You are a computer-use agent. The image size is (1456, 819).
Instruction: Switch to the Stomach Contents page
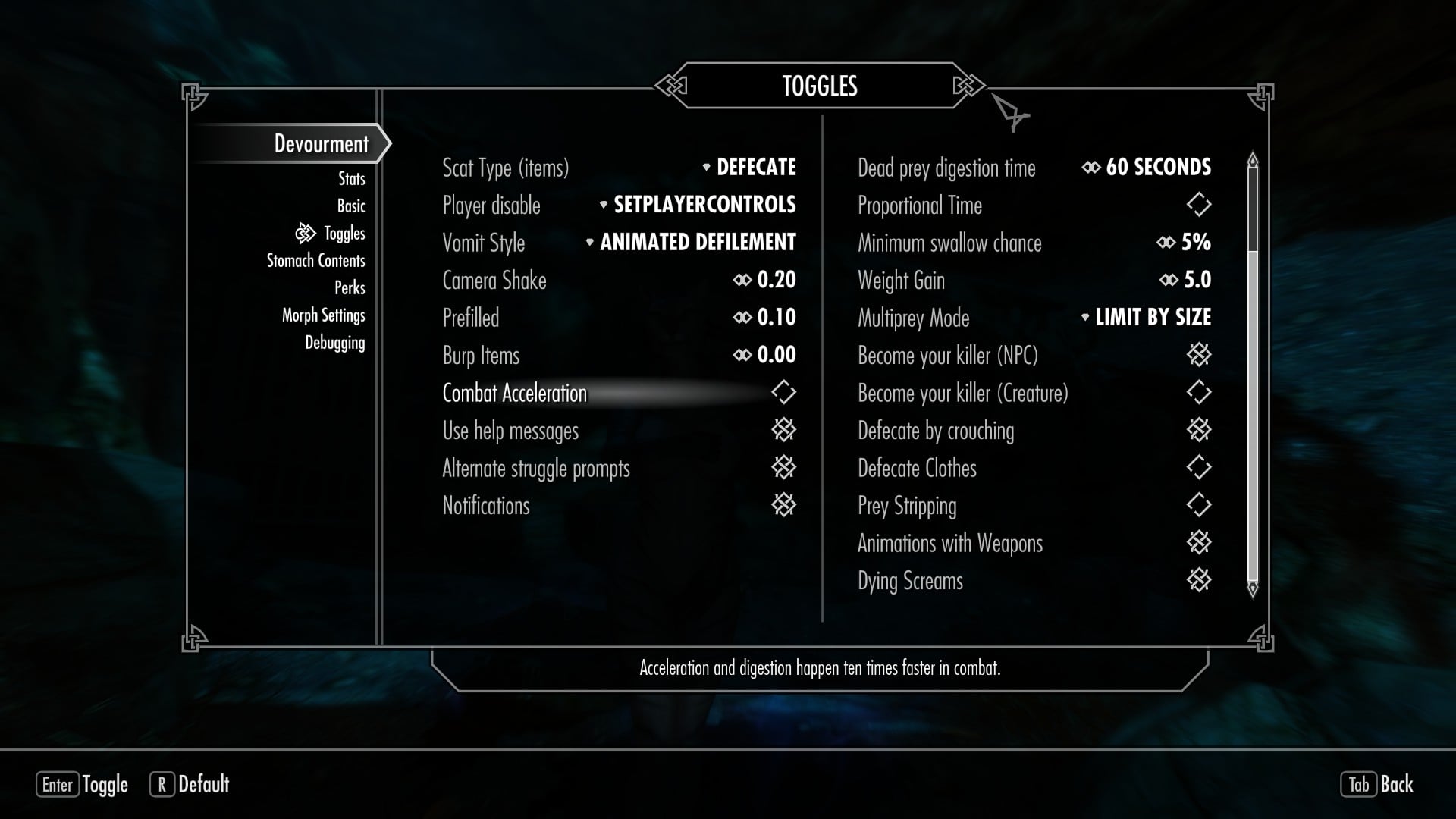[315, 261]
